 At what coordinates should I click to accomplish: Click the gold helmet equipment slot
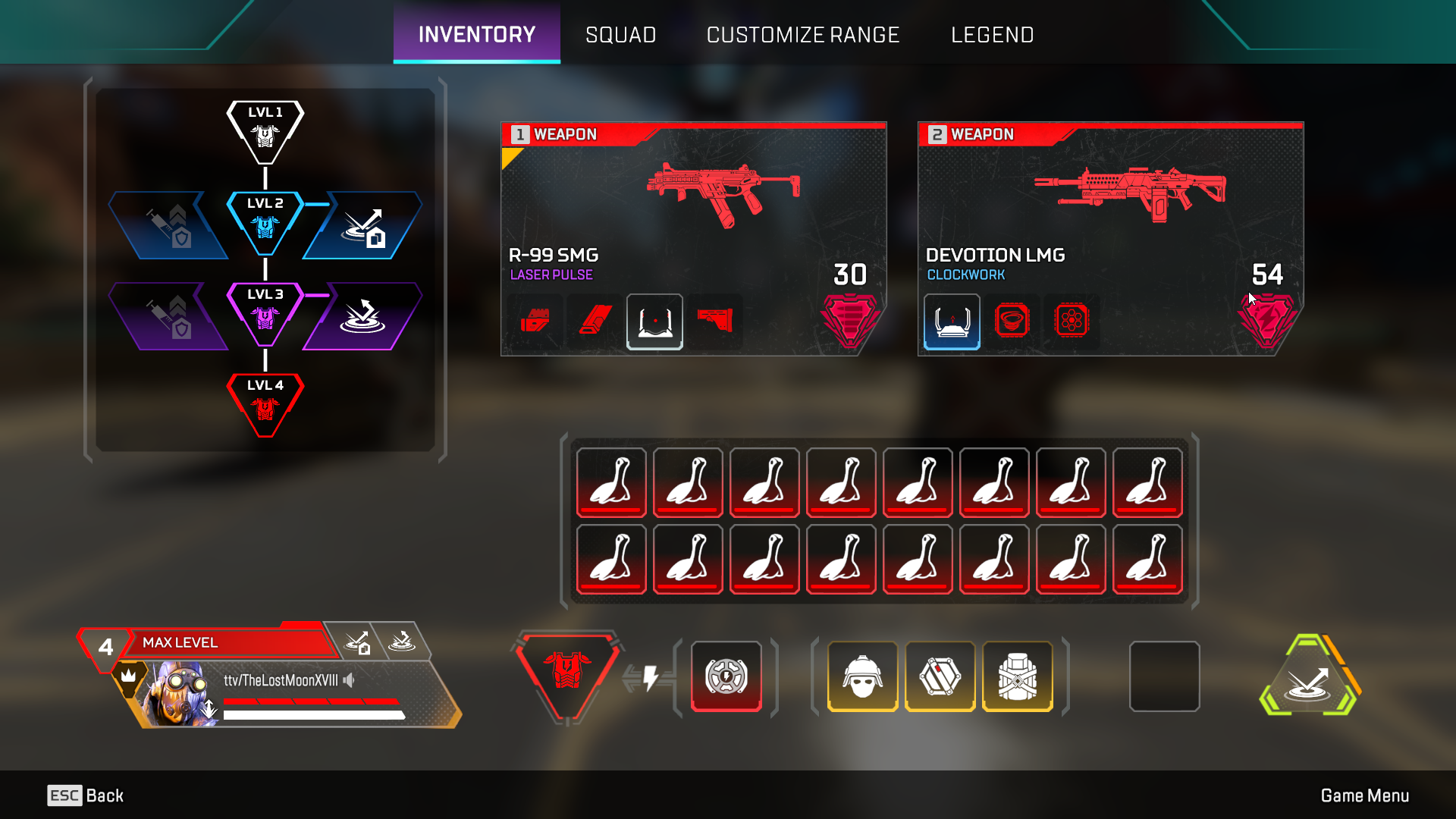862,676
